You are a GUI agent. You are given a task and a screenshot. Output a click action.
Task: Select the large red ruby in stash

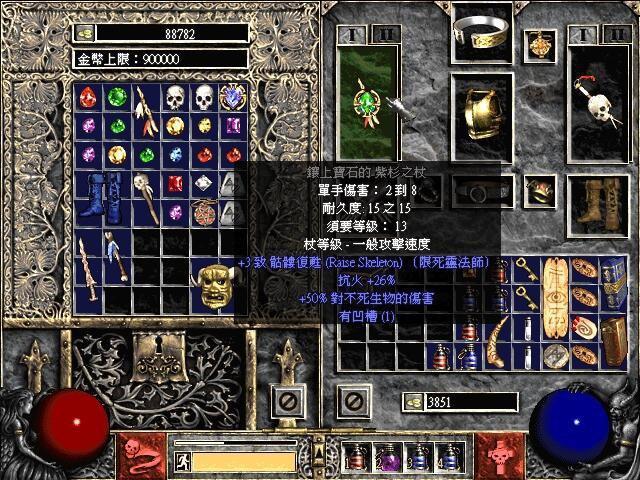tap(90, 99)
